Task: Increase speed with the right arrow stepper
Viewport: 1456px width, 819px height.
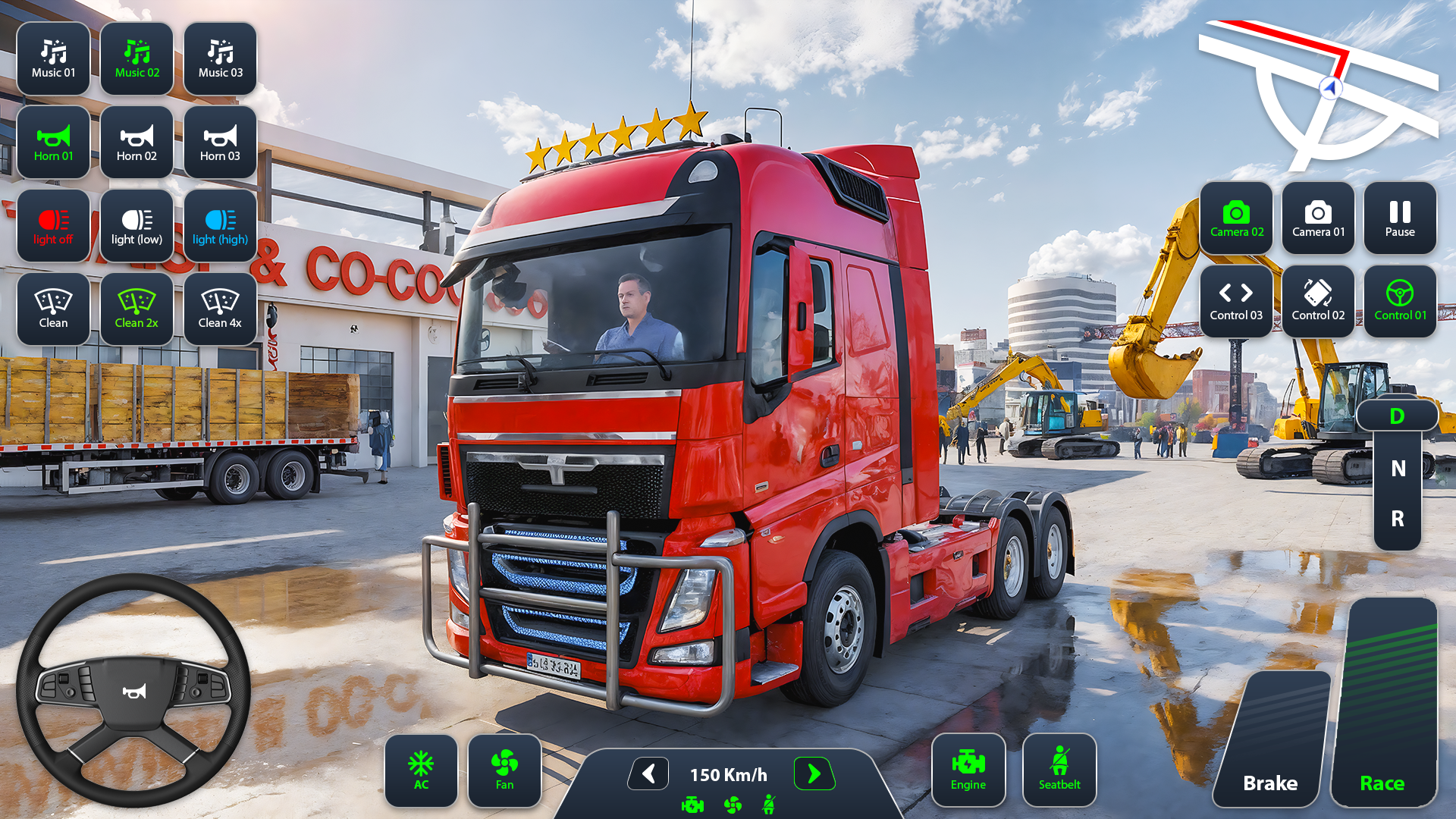Action: (814, 774)
